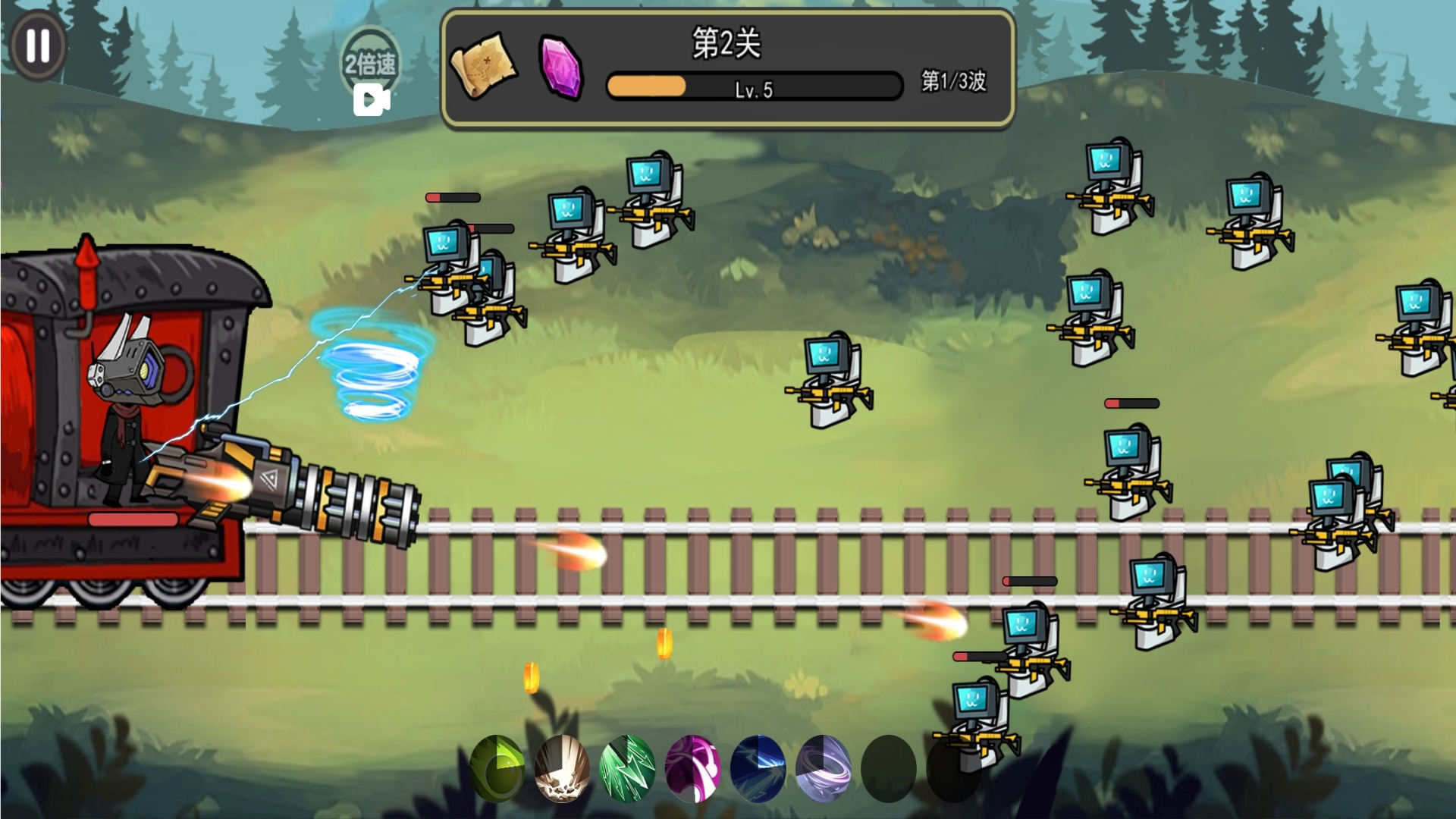The height and width of the screenshot is (819, 1456).
Task: Cast the magenta swirl skill
Action: click(692, 768)
